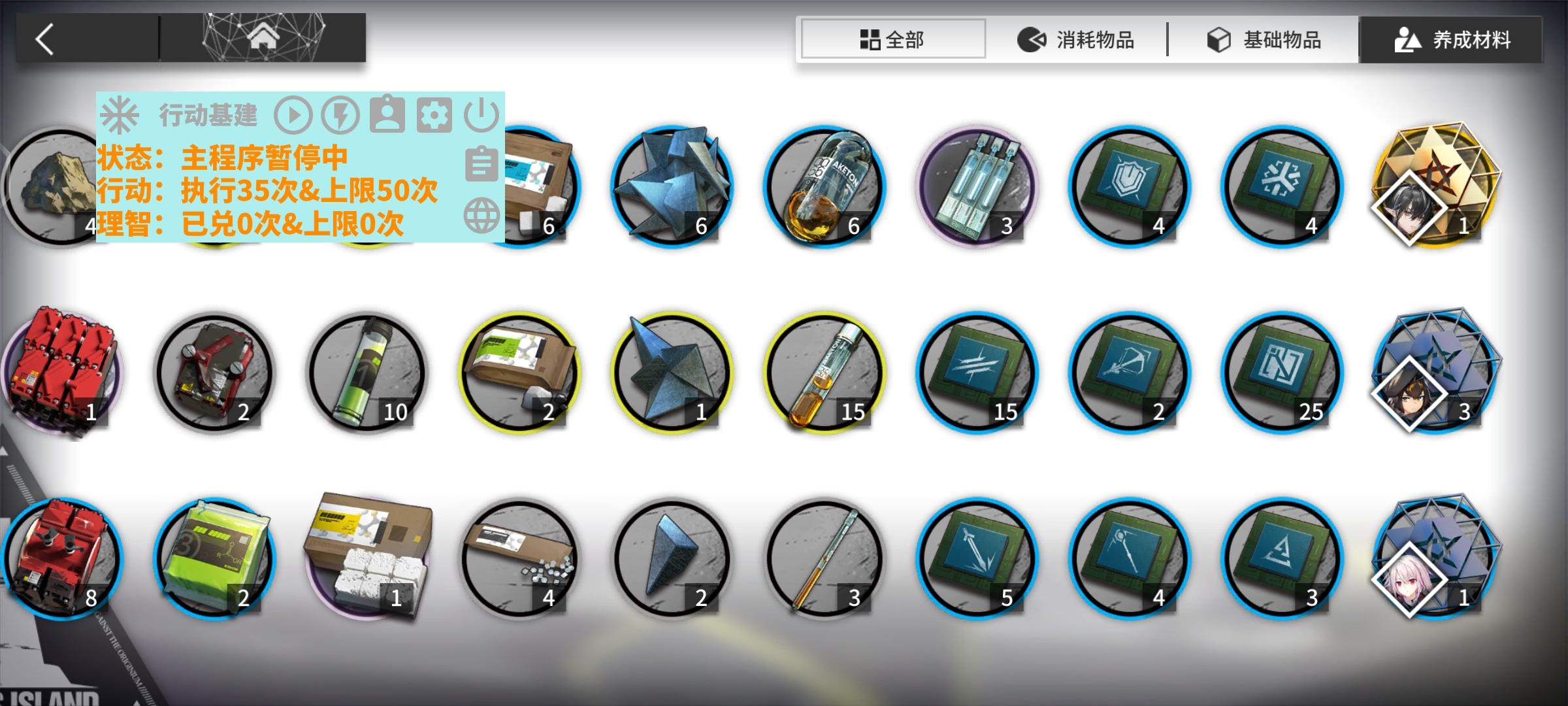Switch to the 全部 tab
Screen dimensions: 1568x706
(x=892, y=39)
